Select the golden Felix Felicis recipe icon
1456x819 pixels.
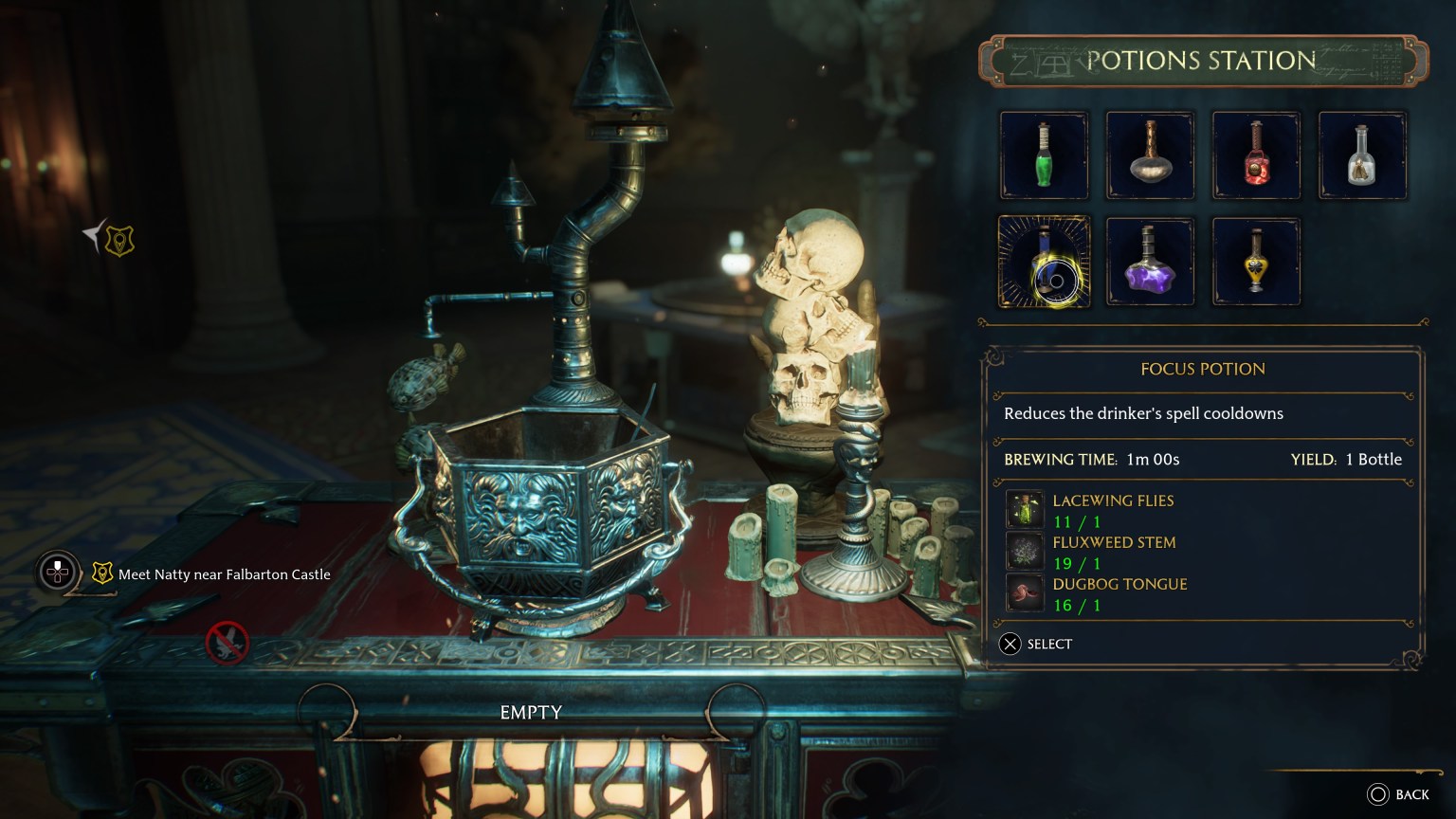click(x=1256, y=261)
